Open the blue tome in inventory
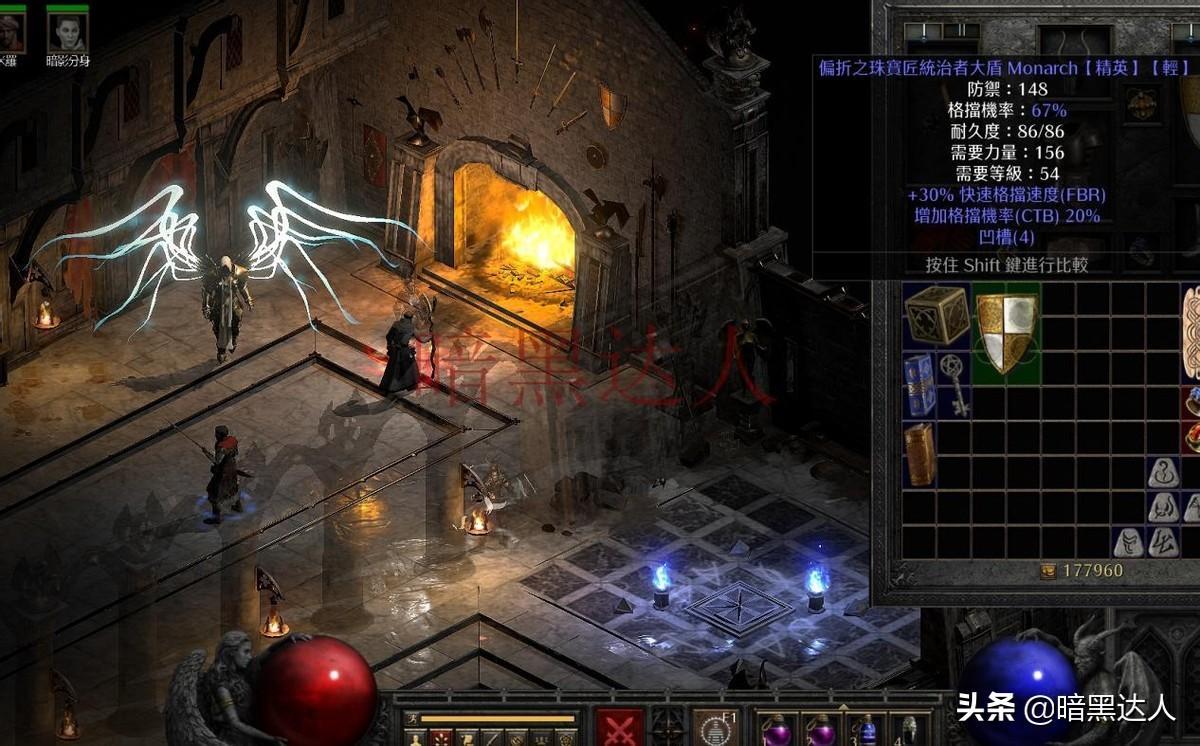Screen dimensions: 1200x746 [x=920, y=385]
